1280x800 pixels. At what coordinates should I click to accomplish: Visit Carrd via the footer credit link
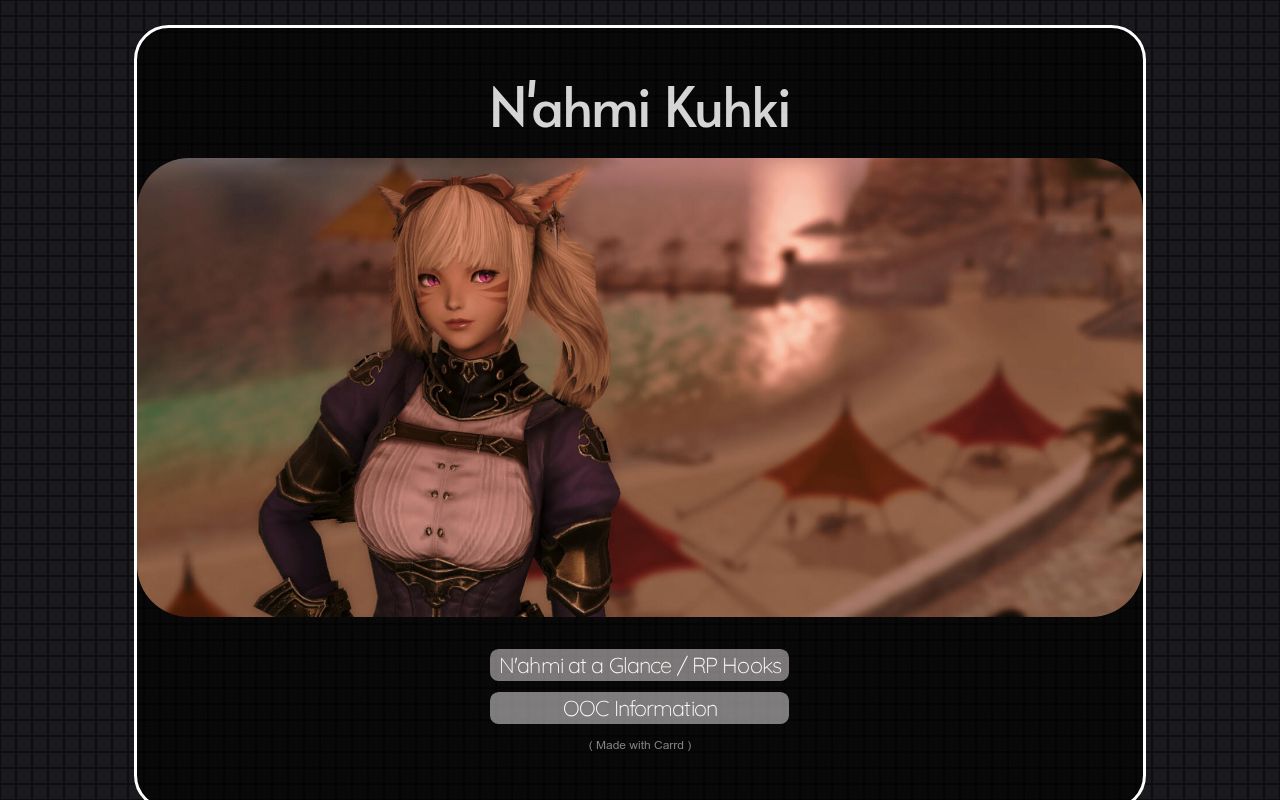pos(639,745)
